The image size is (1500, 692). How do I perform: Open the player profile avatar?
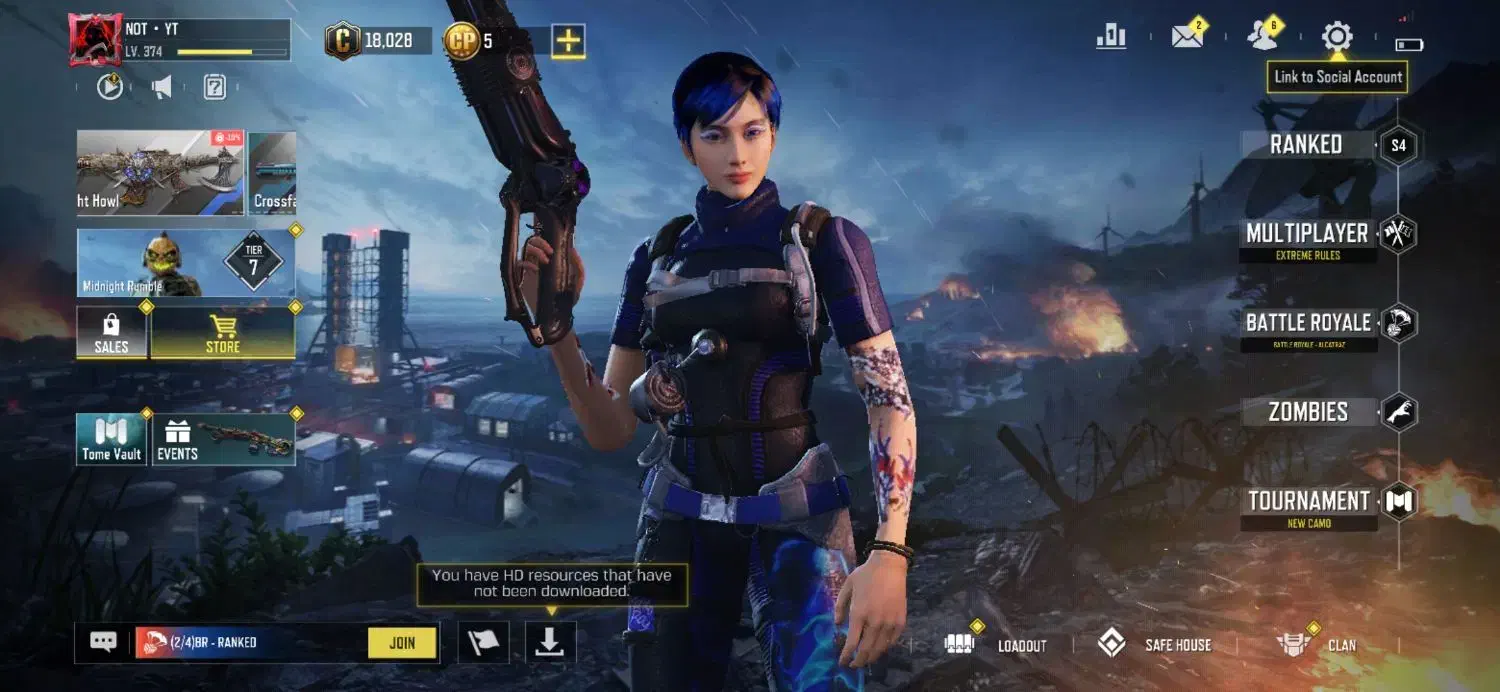95,40
